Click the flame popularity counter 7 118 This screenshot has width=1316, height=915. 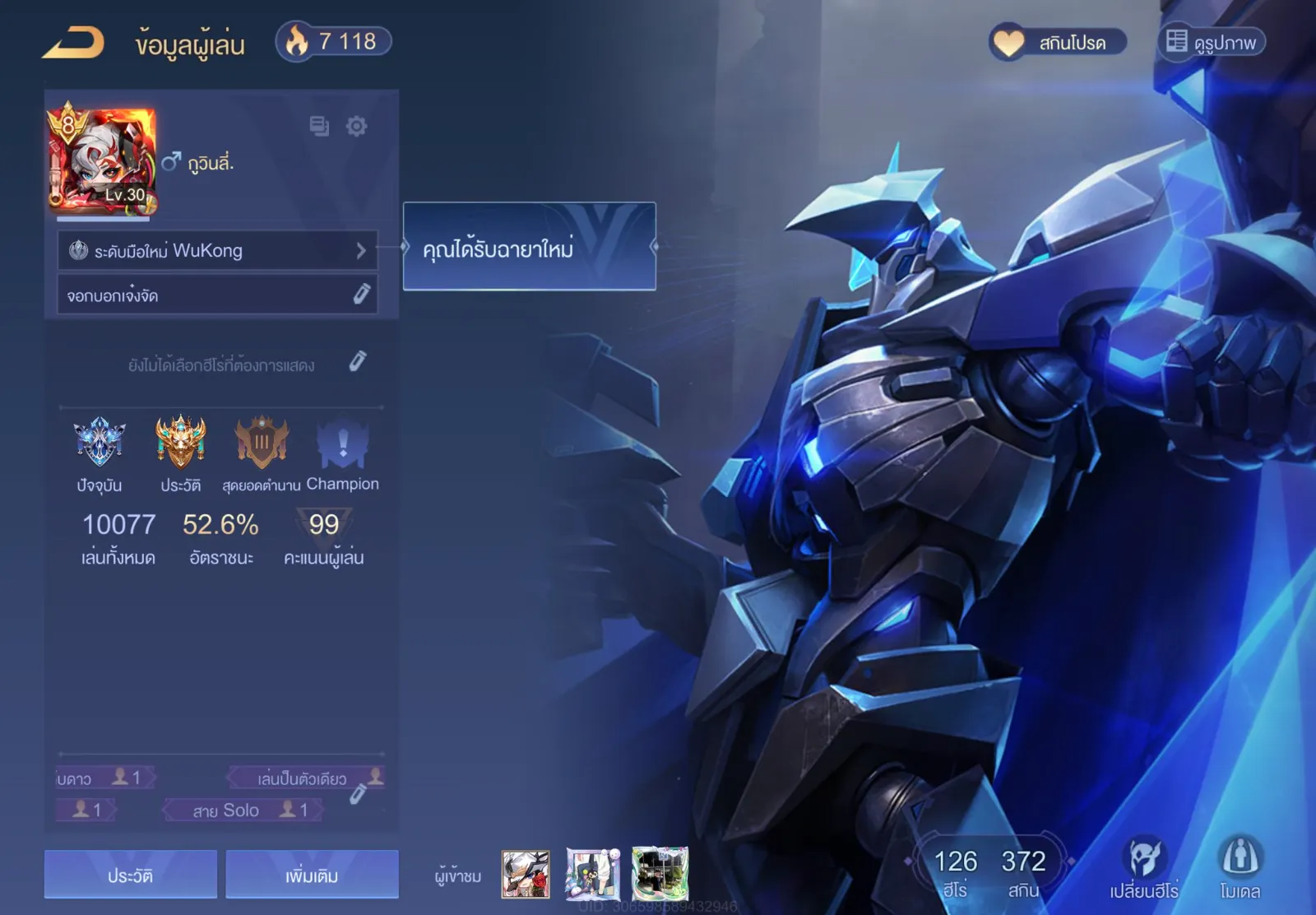[x=333, y=41]
